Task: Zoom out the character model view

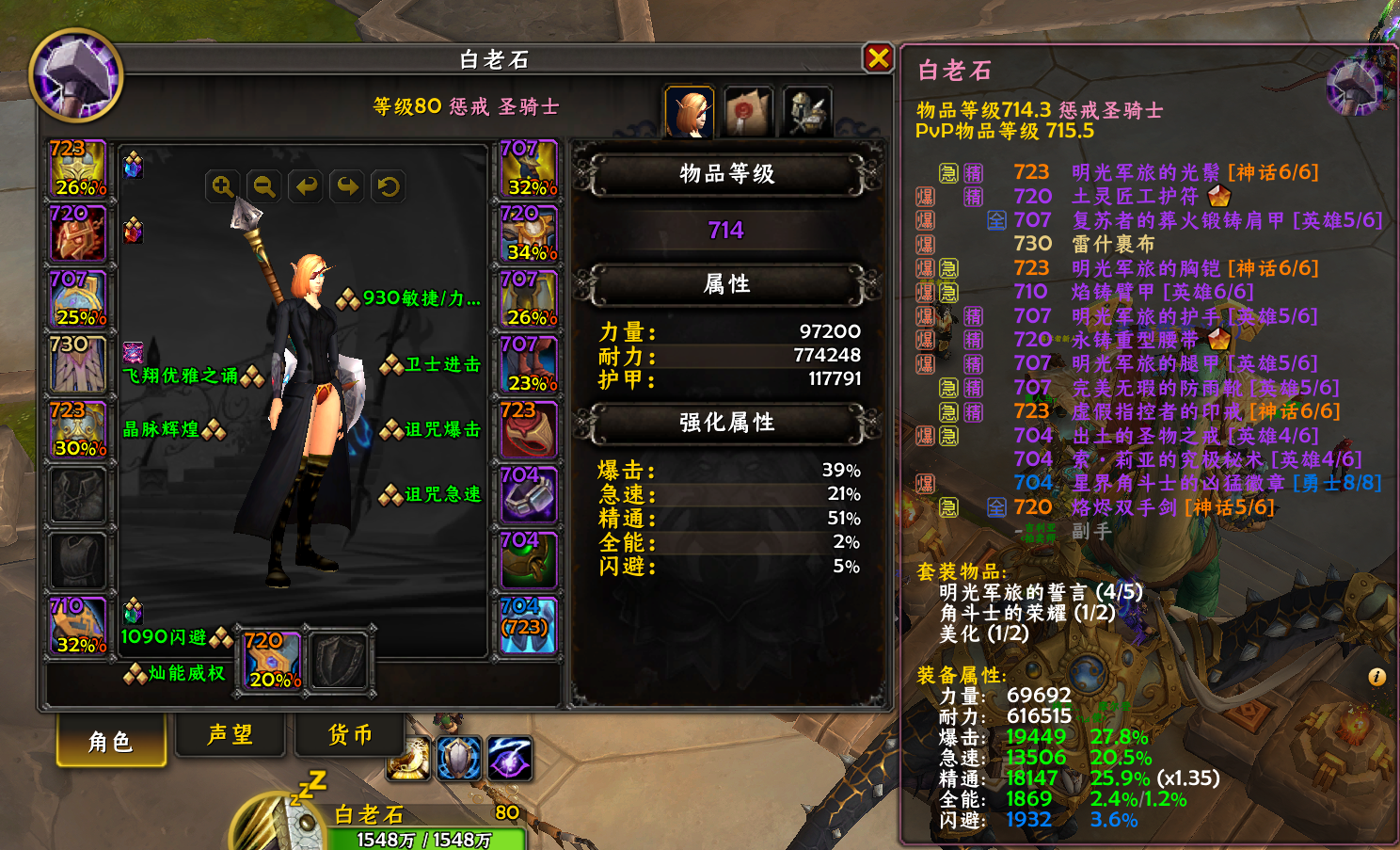Action: [x=264, y=186]
